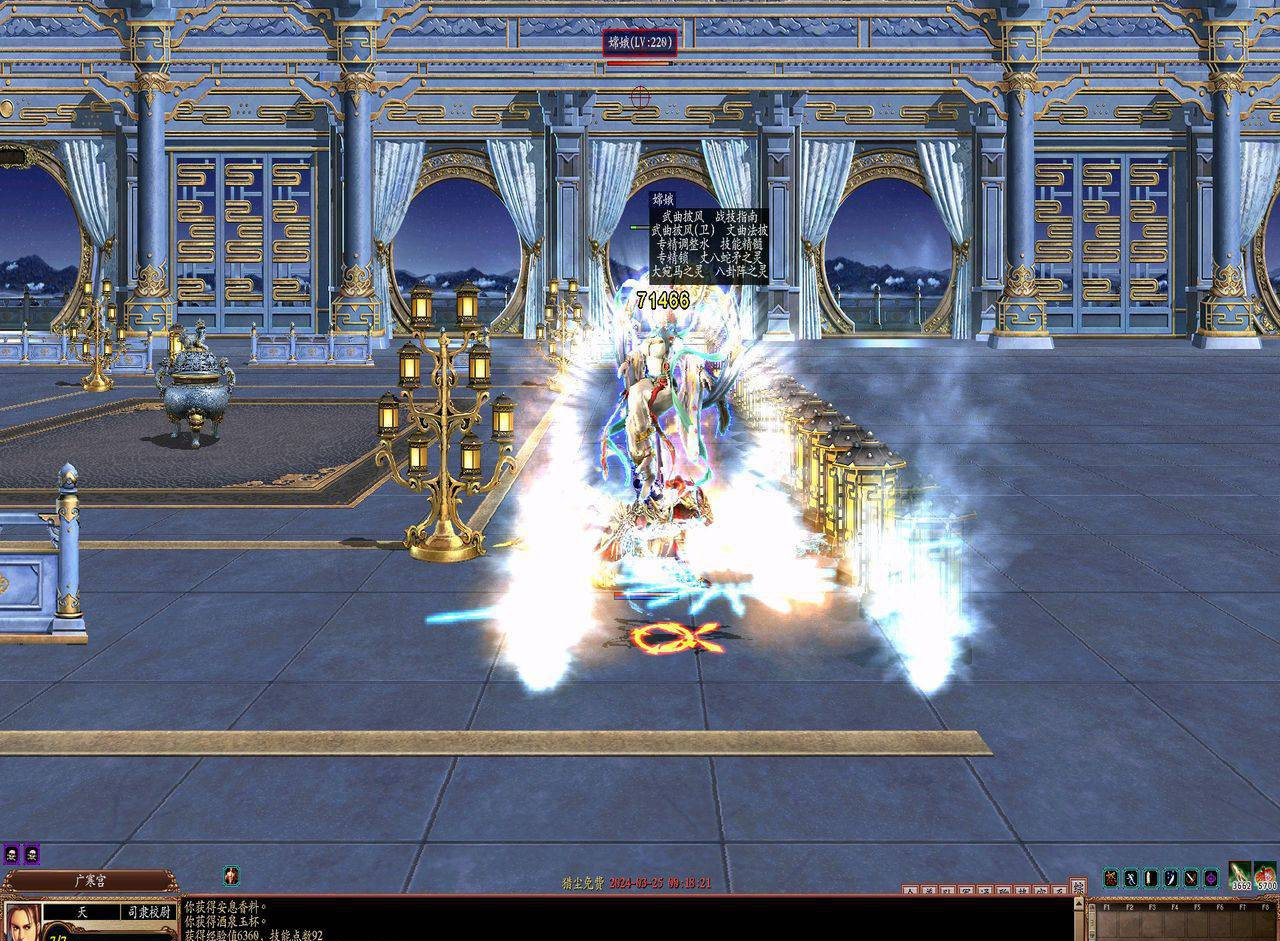Image resolution: width=1280 pixels, height=941 pixels.
Task: Select the small red character buff icon
Action: (231, 875)
